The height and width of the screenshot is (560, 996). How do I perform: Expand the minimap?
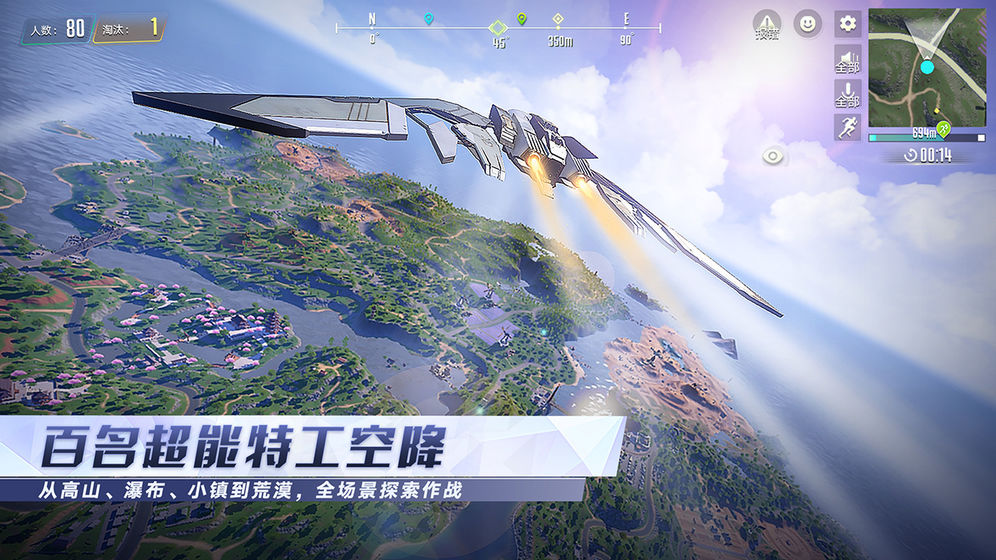coord(926,68)
